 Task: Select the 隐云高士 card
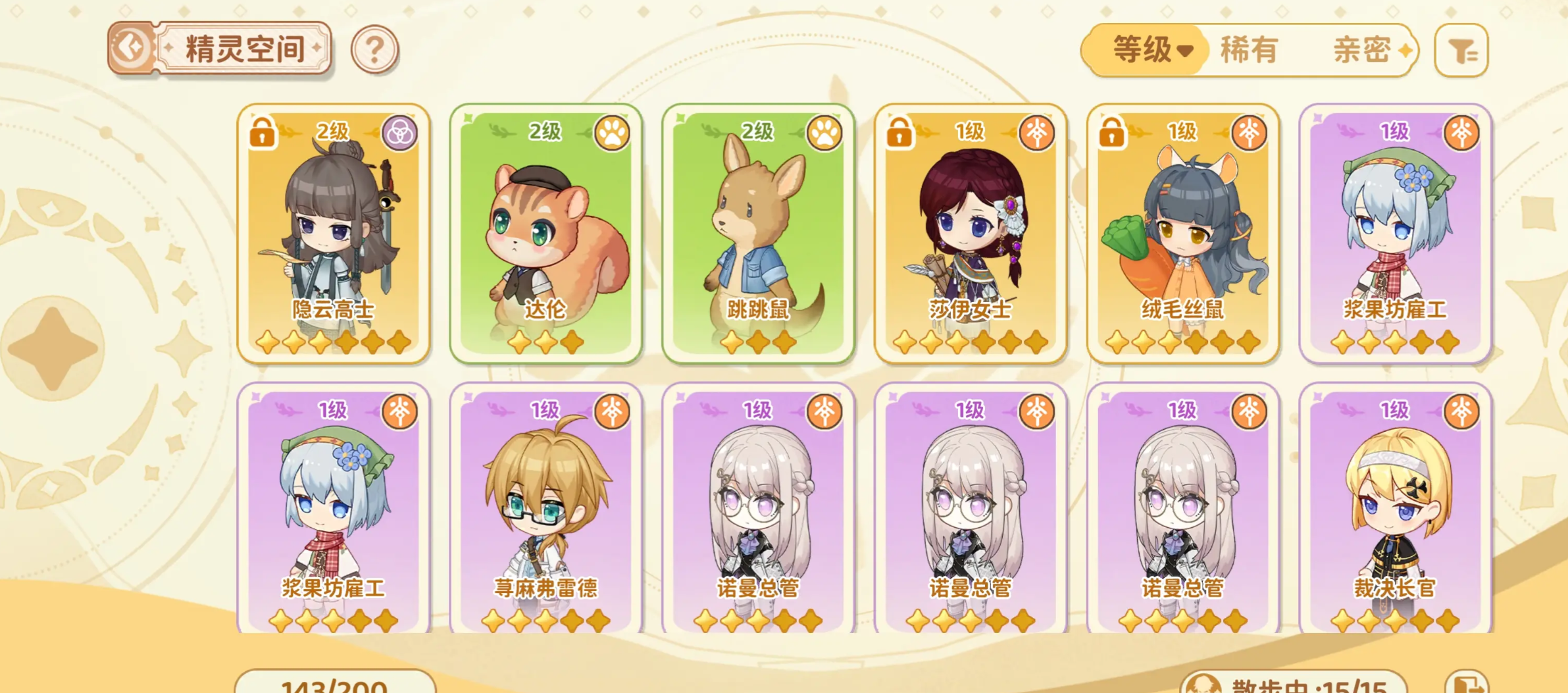click(334, 234)
